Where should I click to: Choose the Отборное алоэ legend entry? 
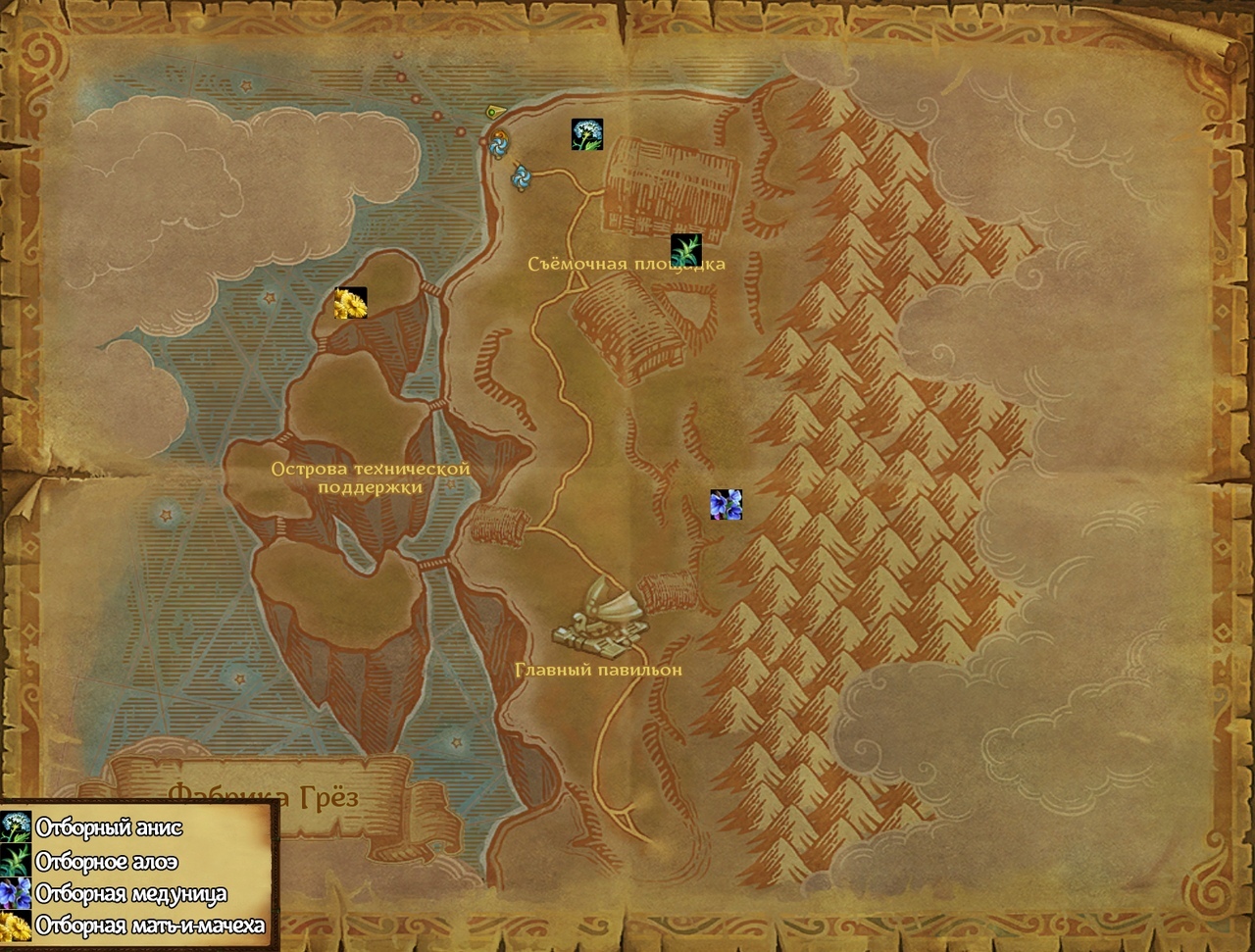[106, 861]
